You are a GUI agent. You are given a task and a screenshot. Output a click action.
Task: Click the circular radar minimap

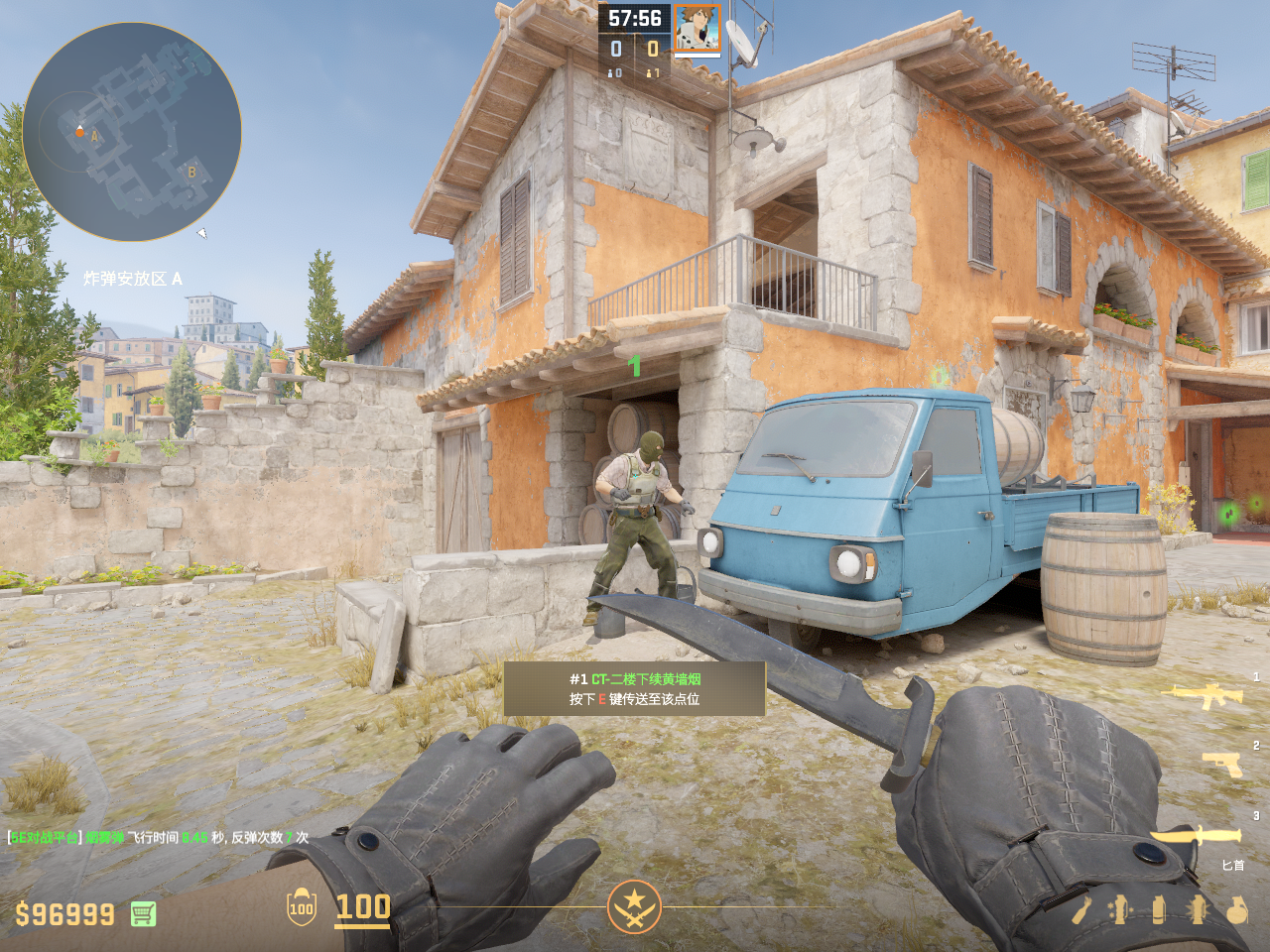[132, 132]
